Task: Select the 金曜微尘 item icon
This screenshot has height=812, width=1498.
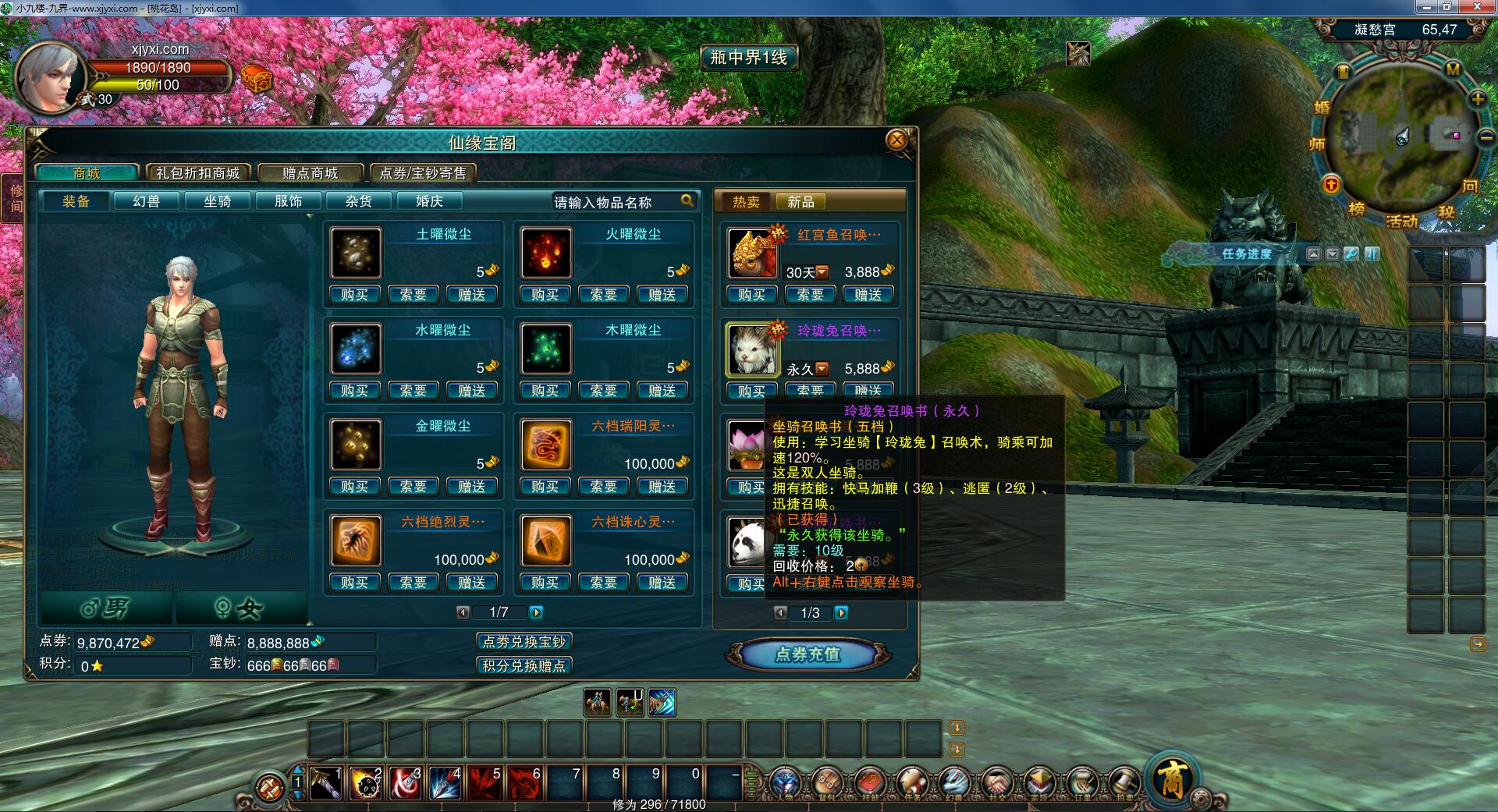Action: tap(356, 445)
